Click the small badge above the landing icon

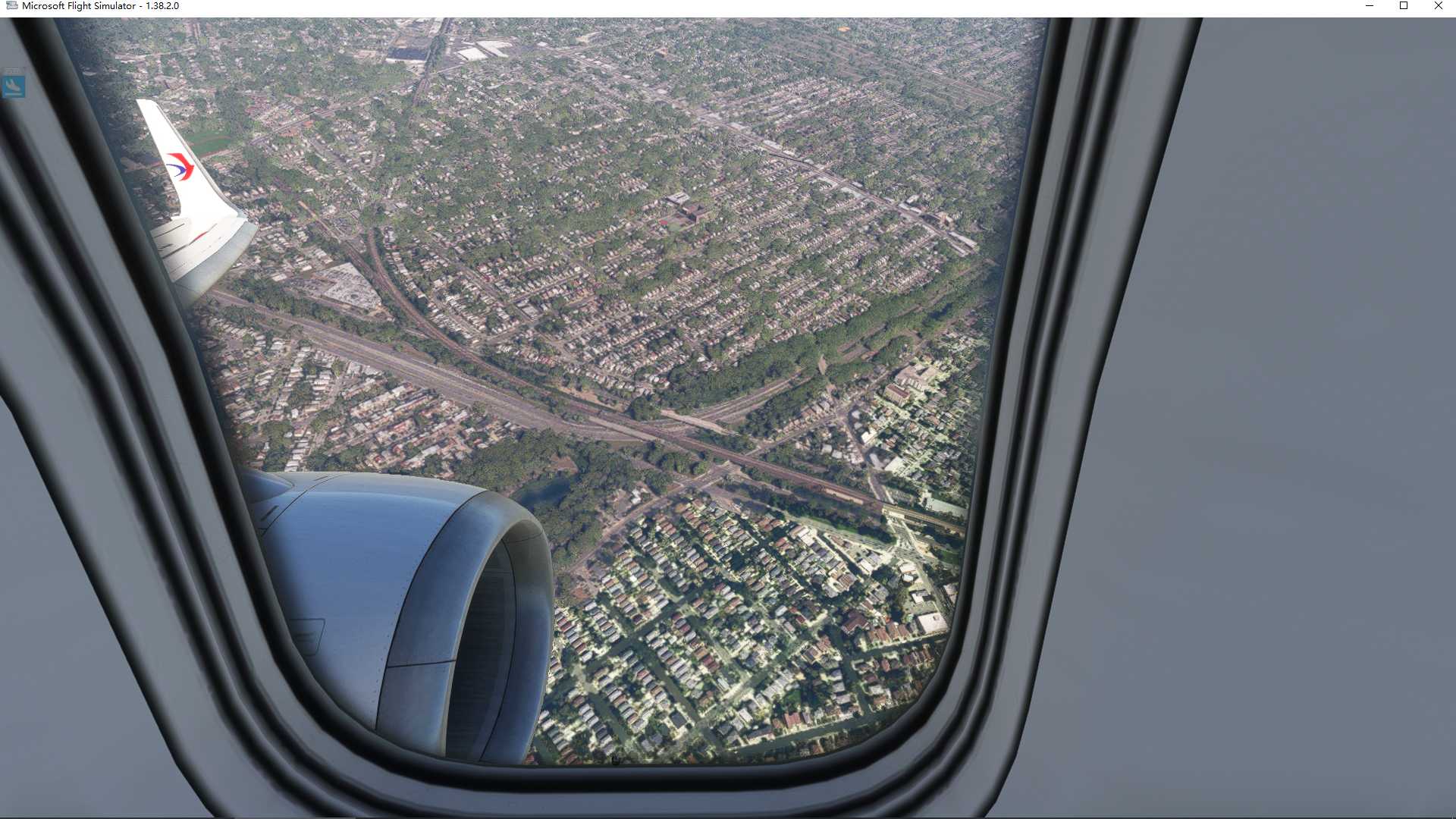pos(11,72)
